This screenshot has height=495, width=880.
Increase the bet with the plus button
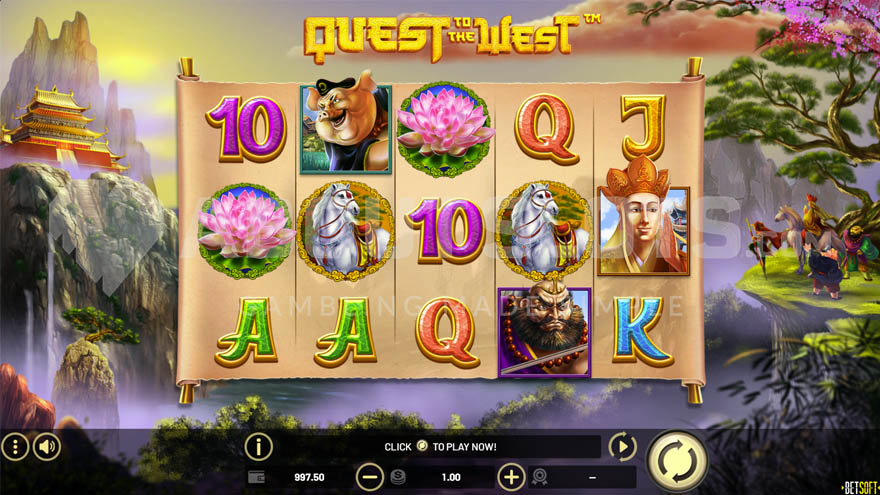coord(511,477)
